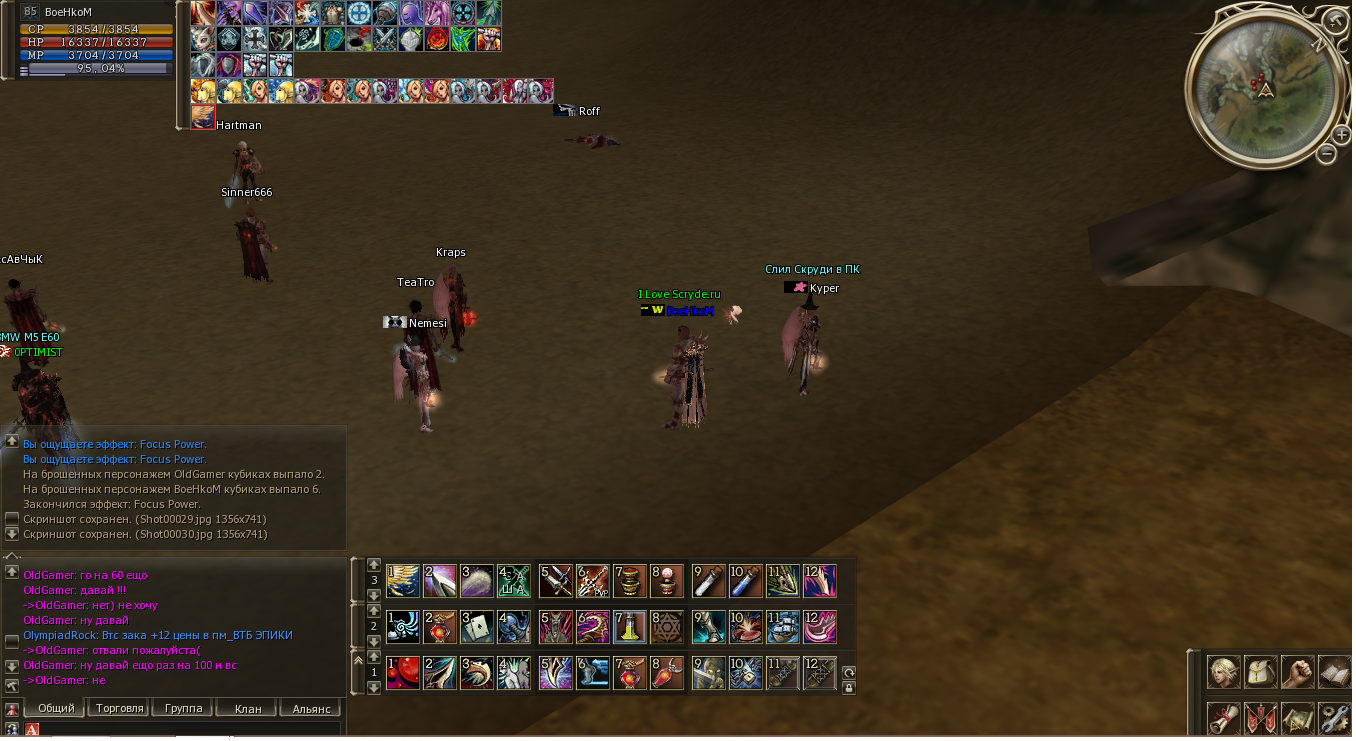Click the hotbar page rotate button
The image size is (1356, 741).
pyautogui.click(x=849, y=672)
